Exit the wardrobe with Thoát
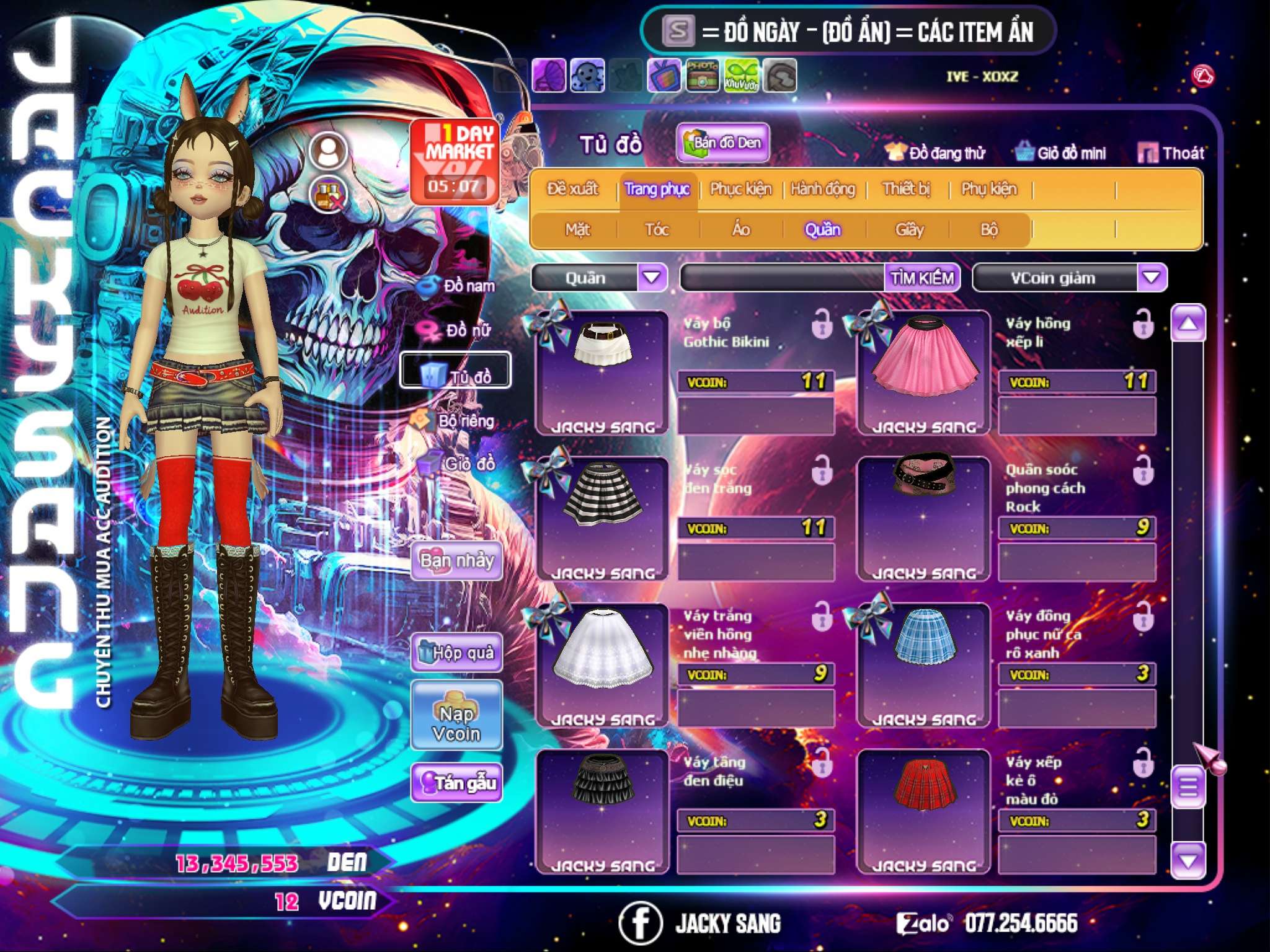The width and height of the screenshot is (1270, 952). (x=1171, y=153)
